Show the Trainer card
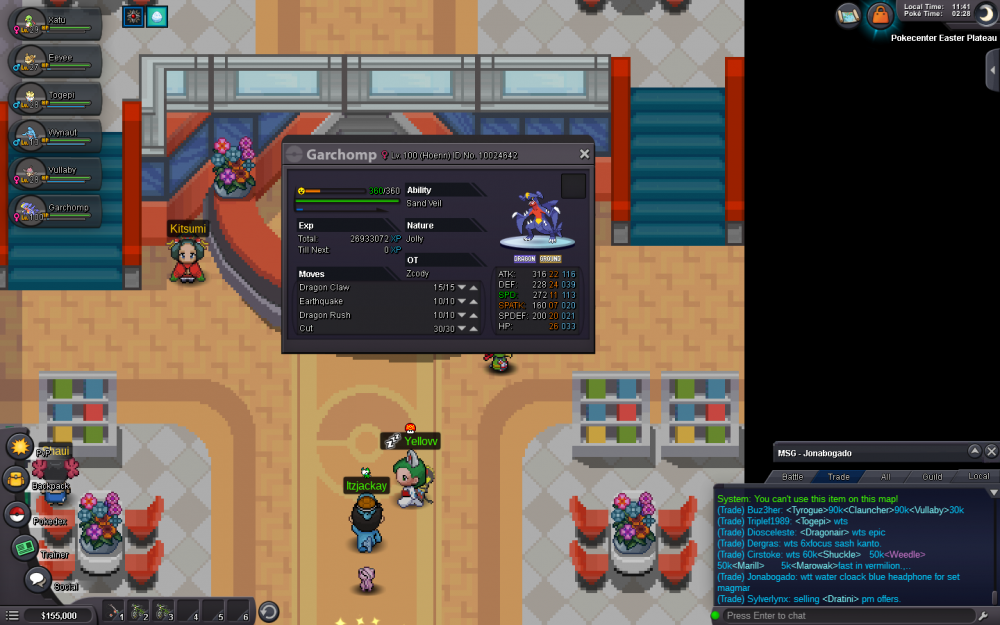The image size is (1000, 625). 24,547
